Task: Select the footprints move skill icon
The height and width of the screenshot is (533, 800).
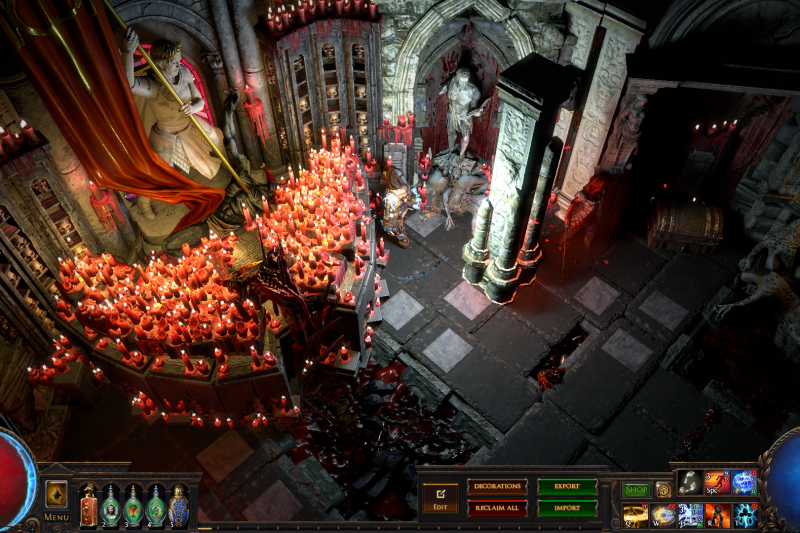Action: click(691, 483)
